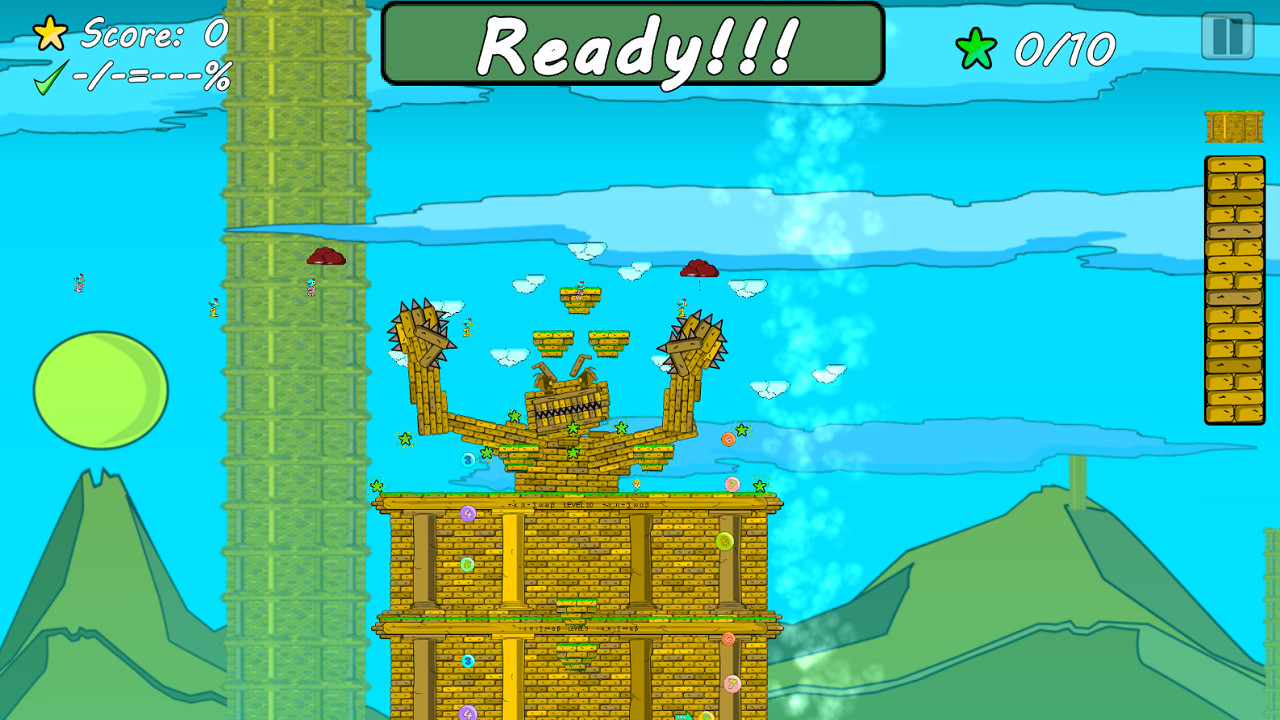Click the LEVEL 10 label on the platform

tap(576, 503)
